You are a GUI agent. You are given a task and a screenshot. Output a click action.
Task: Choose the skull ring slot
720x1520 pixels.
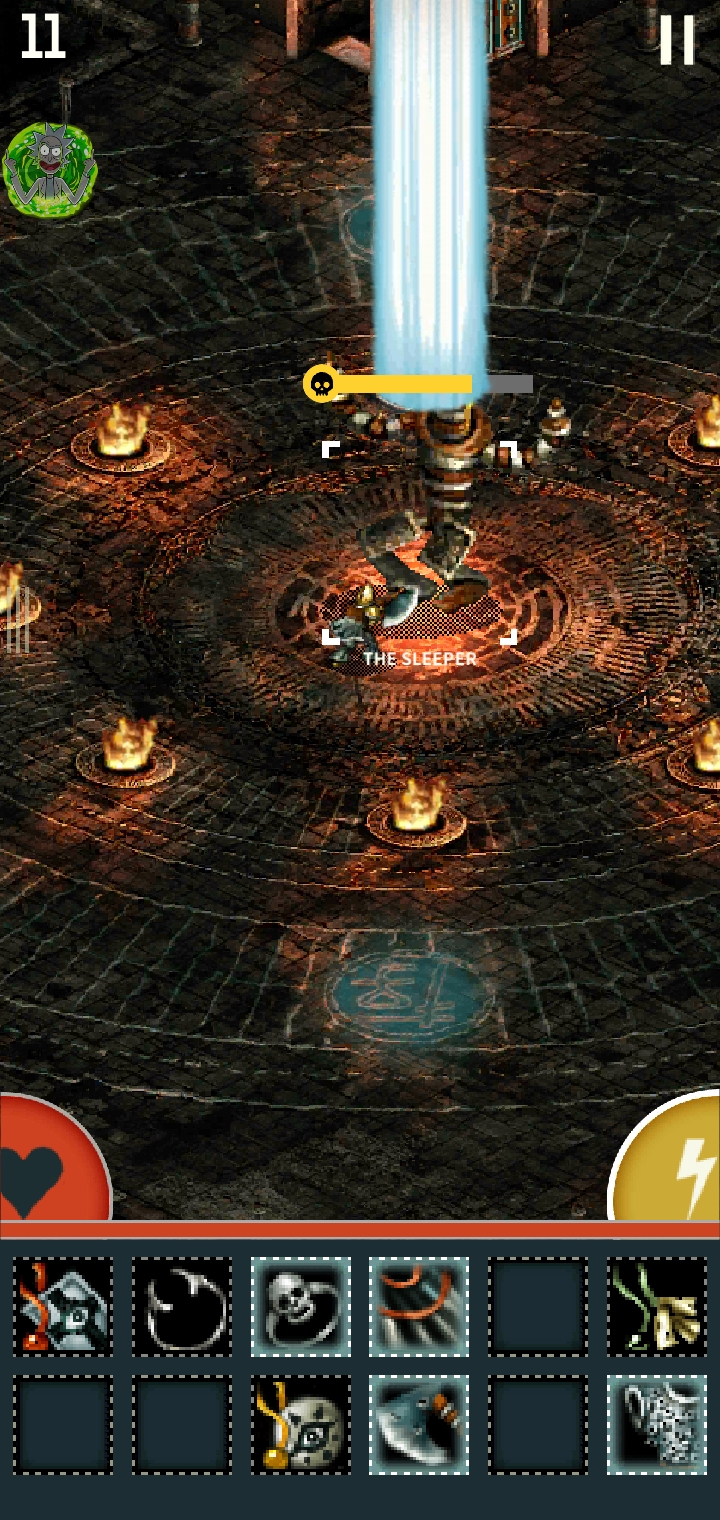(x=301, y=1307)
